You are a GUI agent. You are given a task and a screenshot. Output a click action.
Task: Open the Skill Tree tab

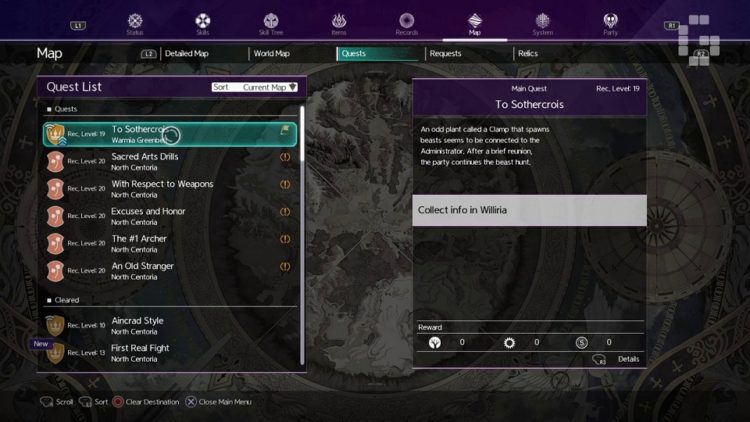coord(271,22)
